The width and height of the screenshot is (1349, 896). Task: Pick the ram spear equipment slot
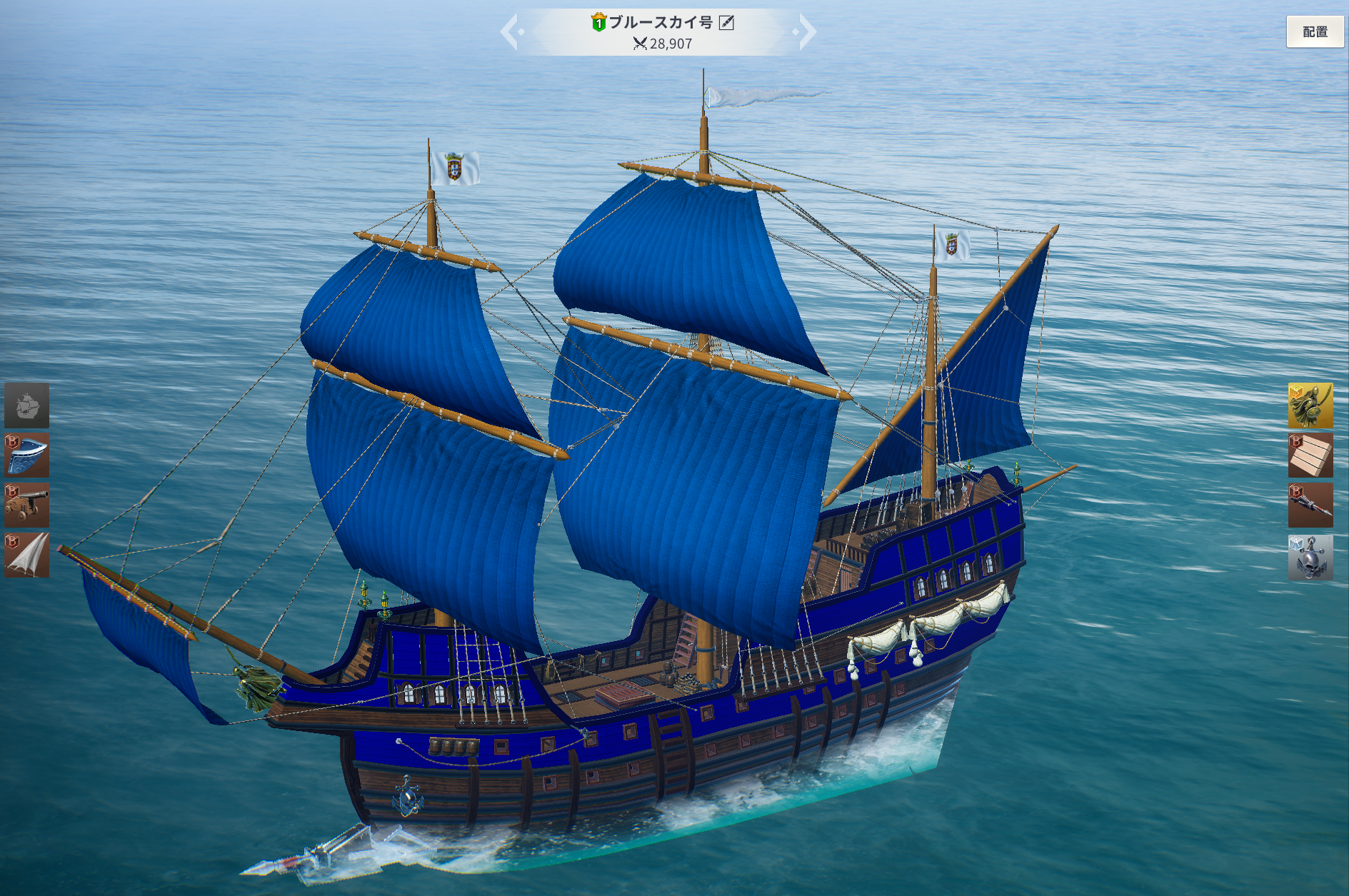pos(1310,505)
